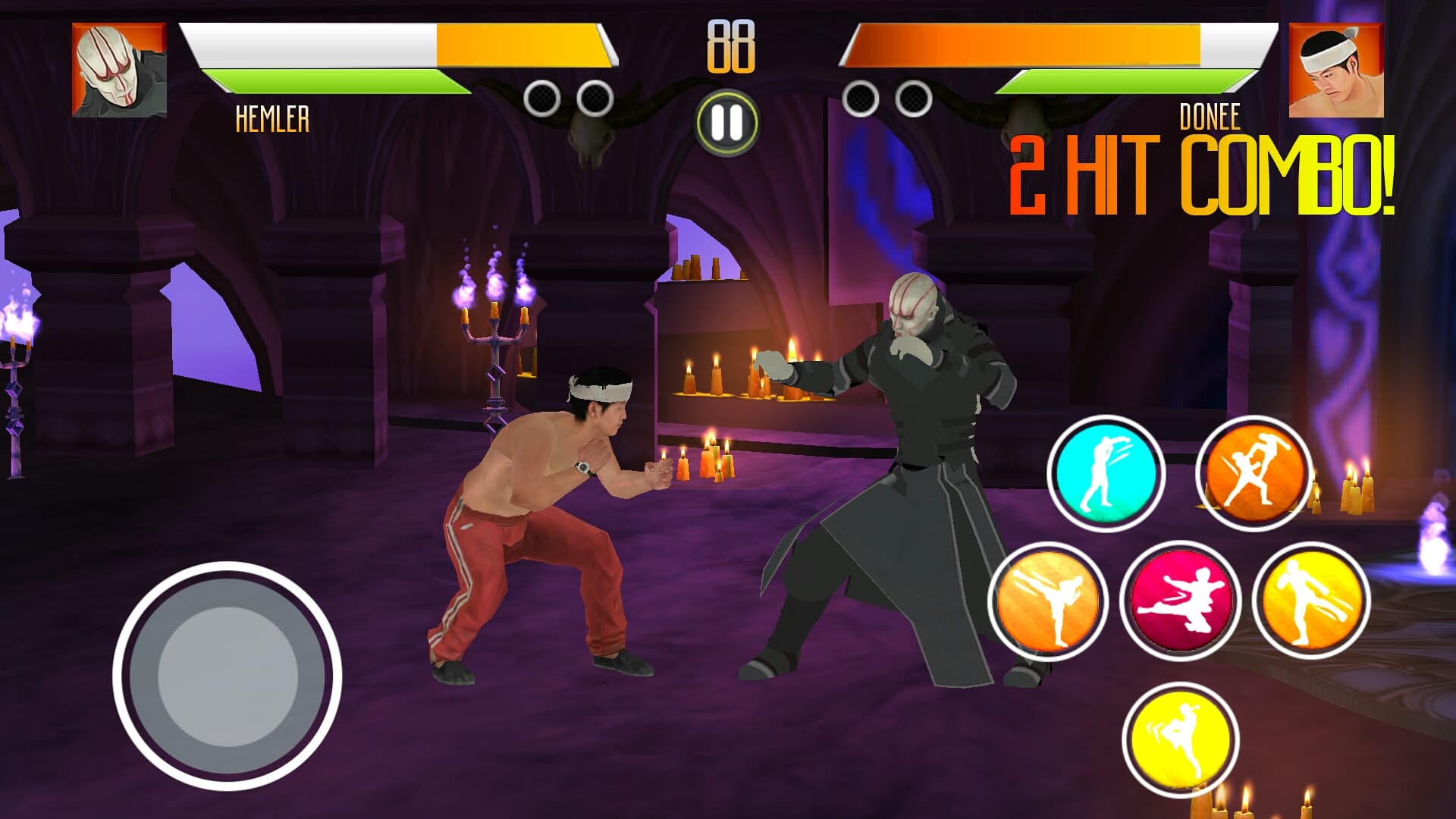Click the DONEE name label

(1209, 115)
